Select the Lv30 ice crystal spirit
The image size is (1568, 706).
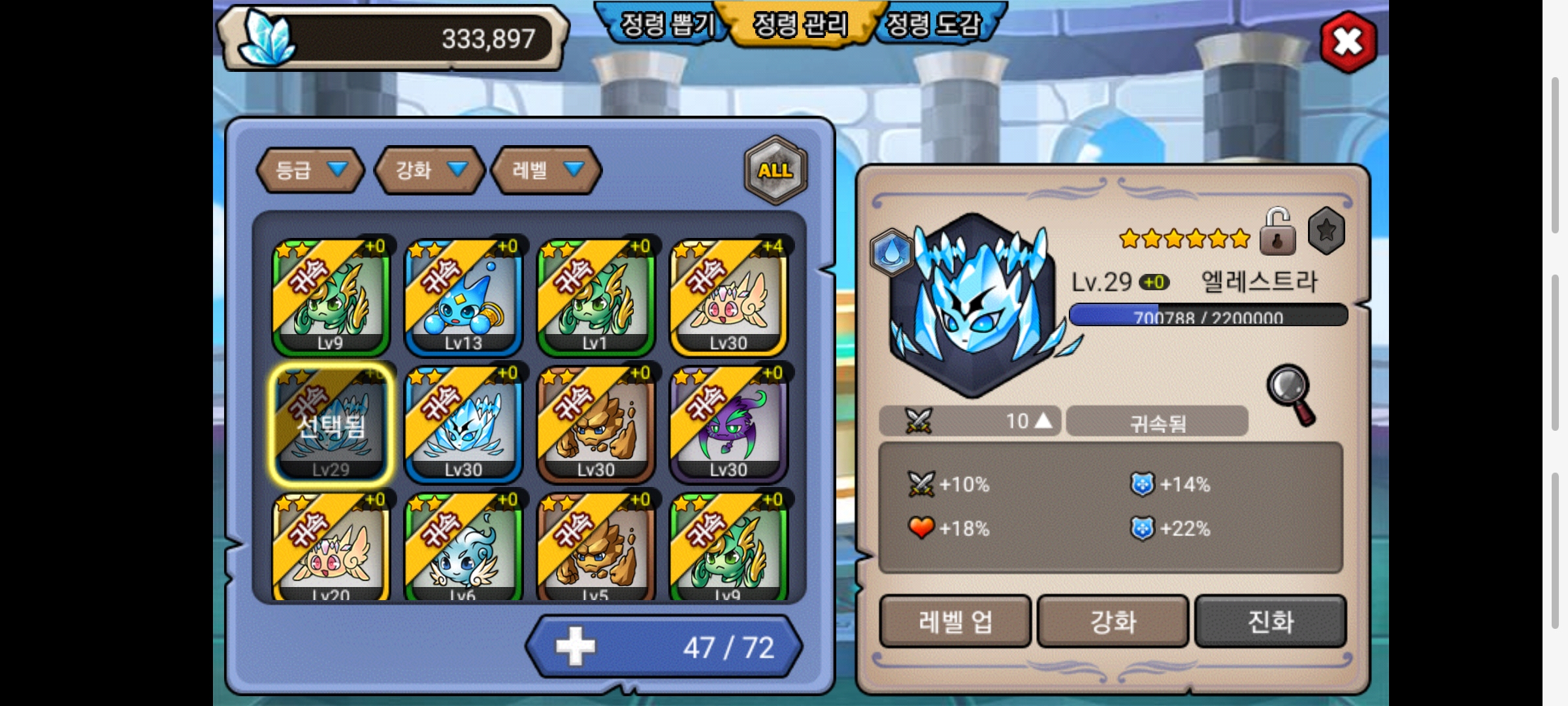coord(463,424)
